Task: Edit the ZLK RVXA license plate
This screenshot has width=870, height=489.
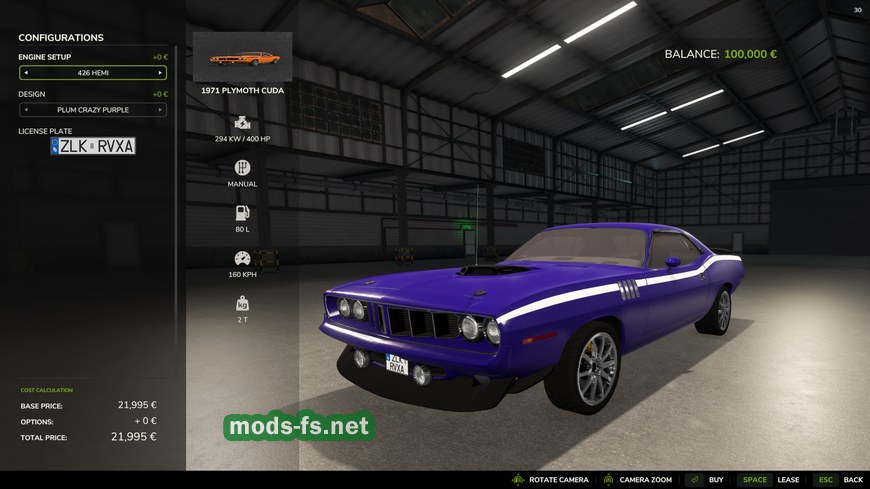Action: 93,146
